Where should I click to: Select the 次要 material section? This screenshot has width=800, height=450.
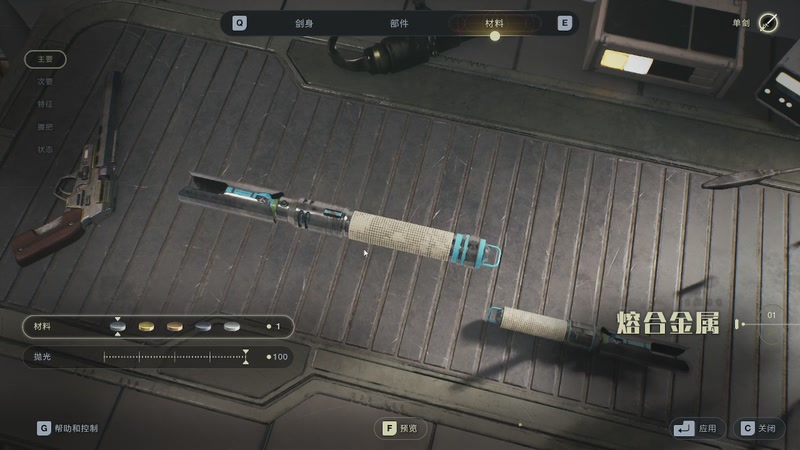coord(45,82)
